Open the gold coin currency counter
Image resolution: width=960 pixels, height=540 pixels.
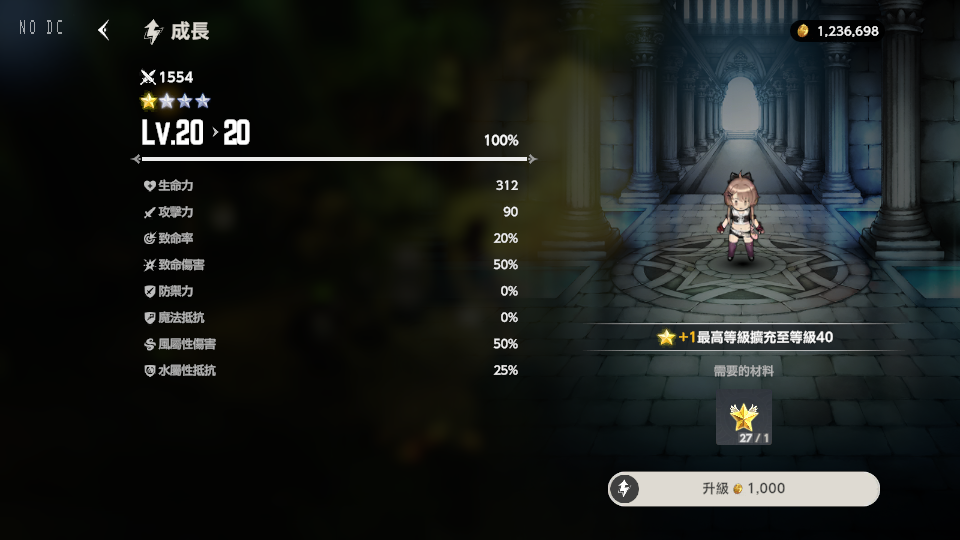click(x=836, y=31)
